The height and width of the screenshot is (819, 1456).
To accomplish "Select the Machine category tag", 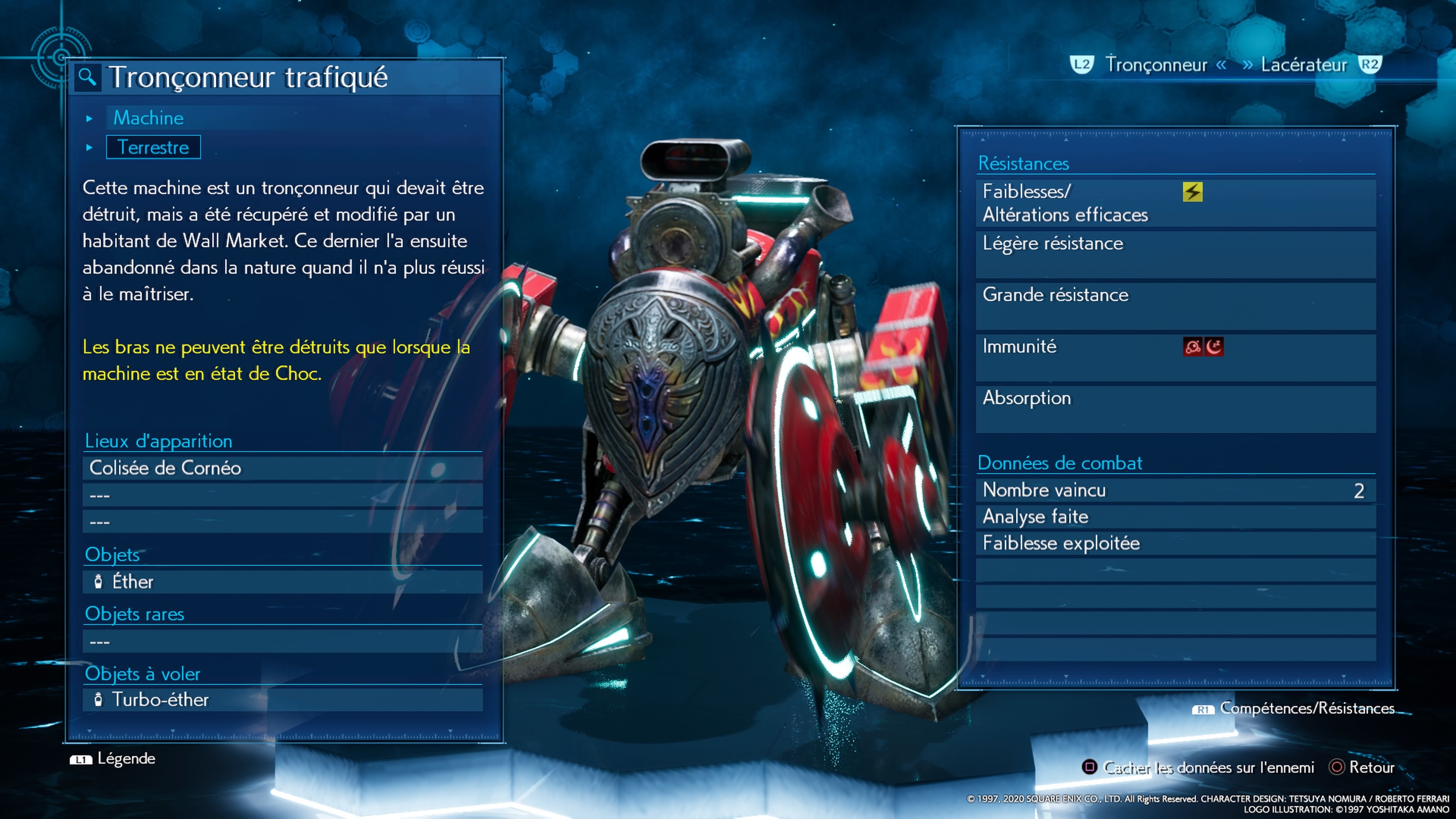I will (148, 118).
